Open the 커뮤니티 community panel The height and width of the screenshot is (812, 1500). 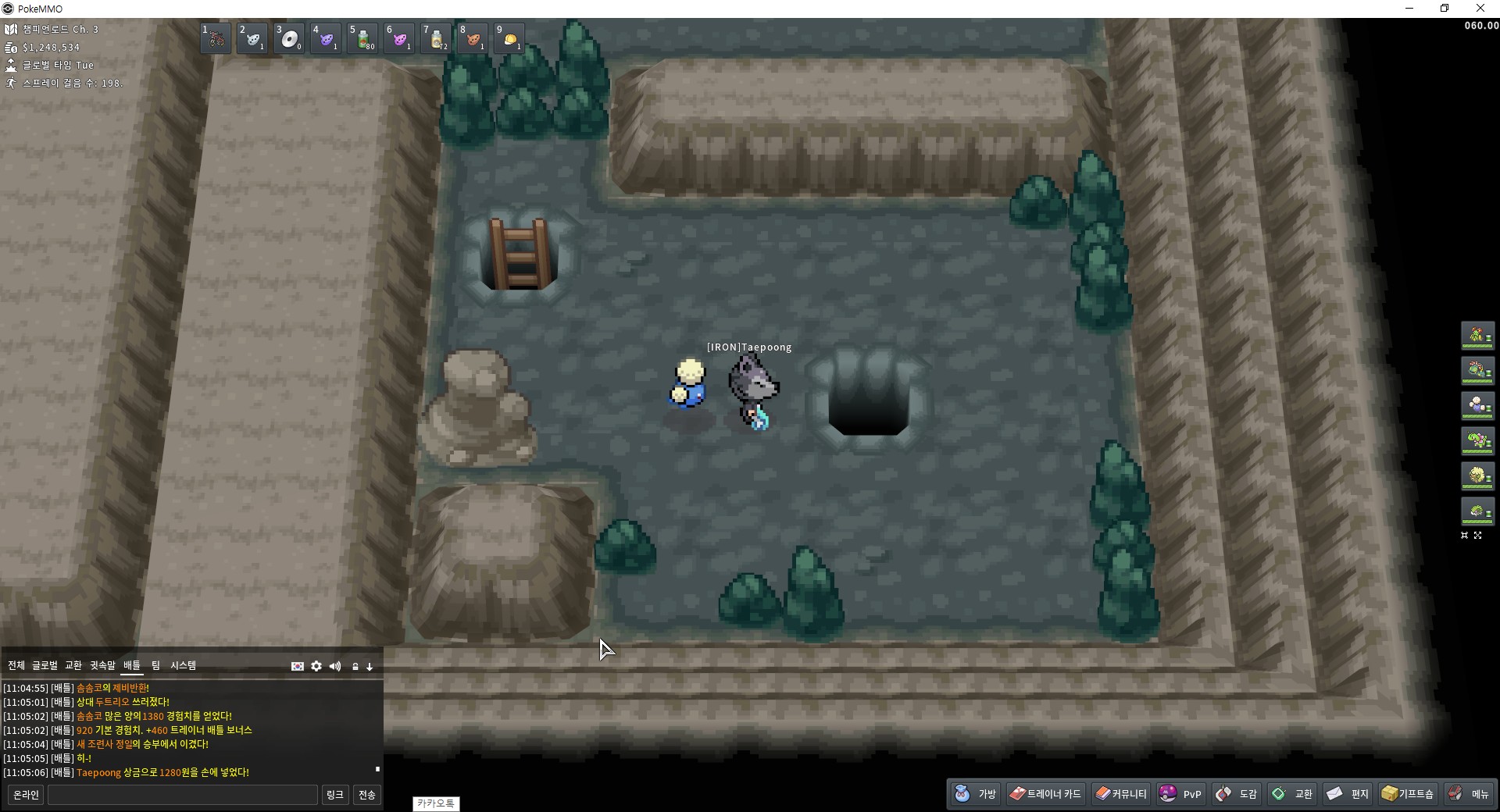(x=1121, y=794)
